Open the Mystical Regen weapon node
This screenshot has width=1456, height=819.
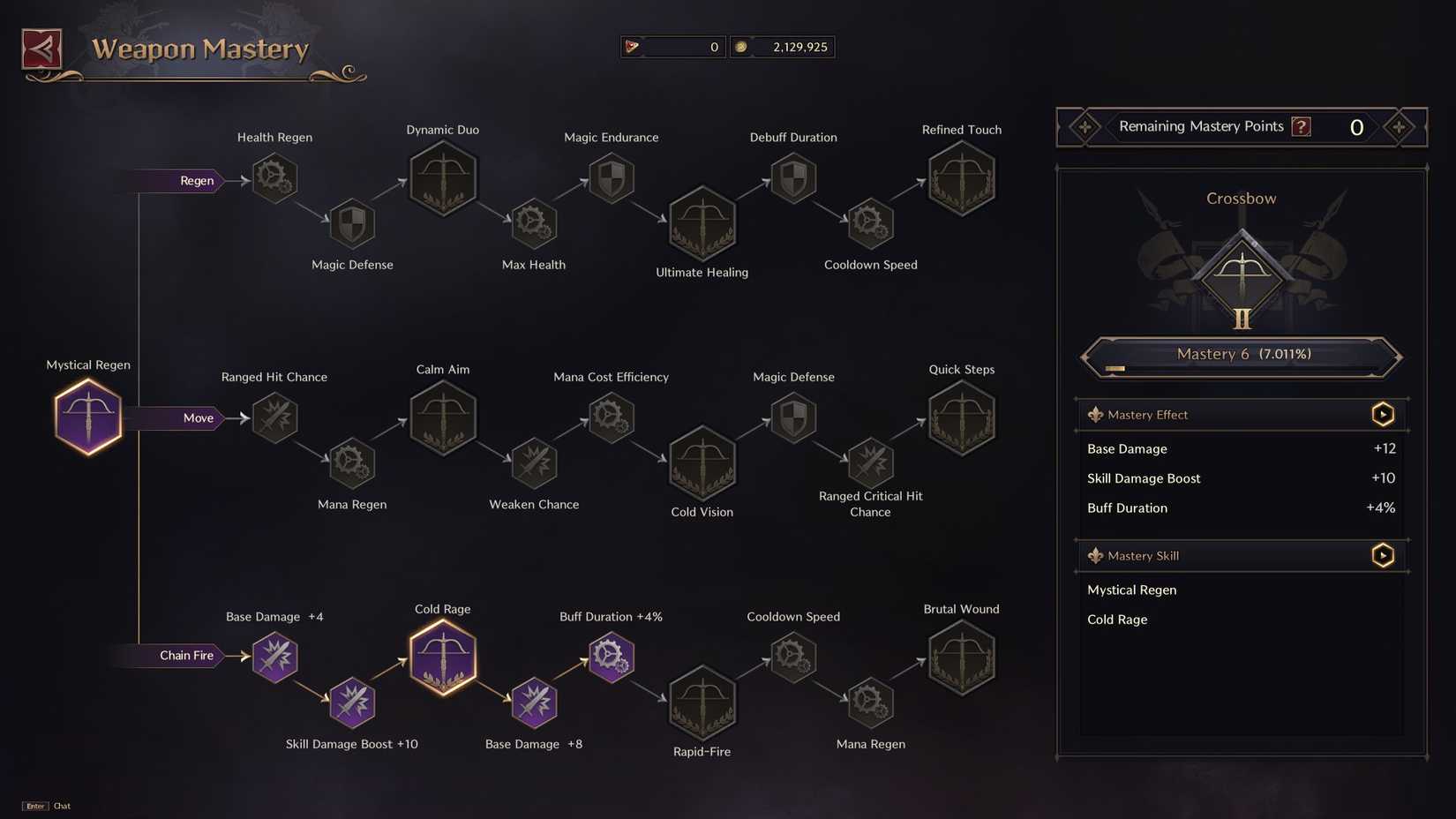click(87, 415)
